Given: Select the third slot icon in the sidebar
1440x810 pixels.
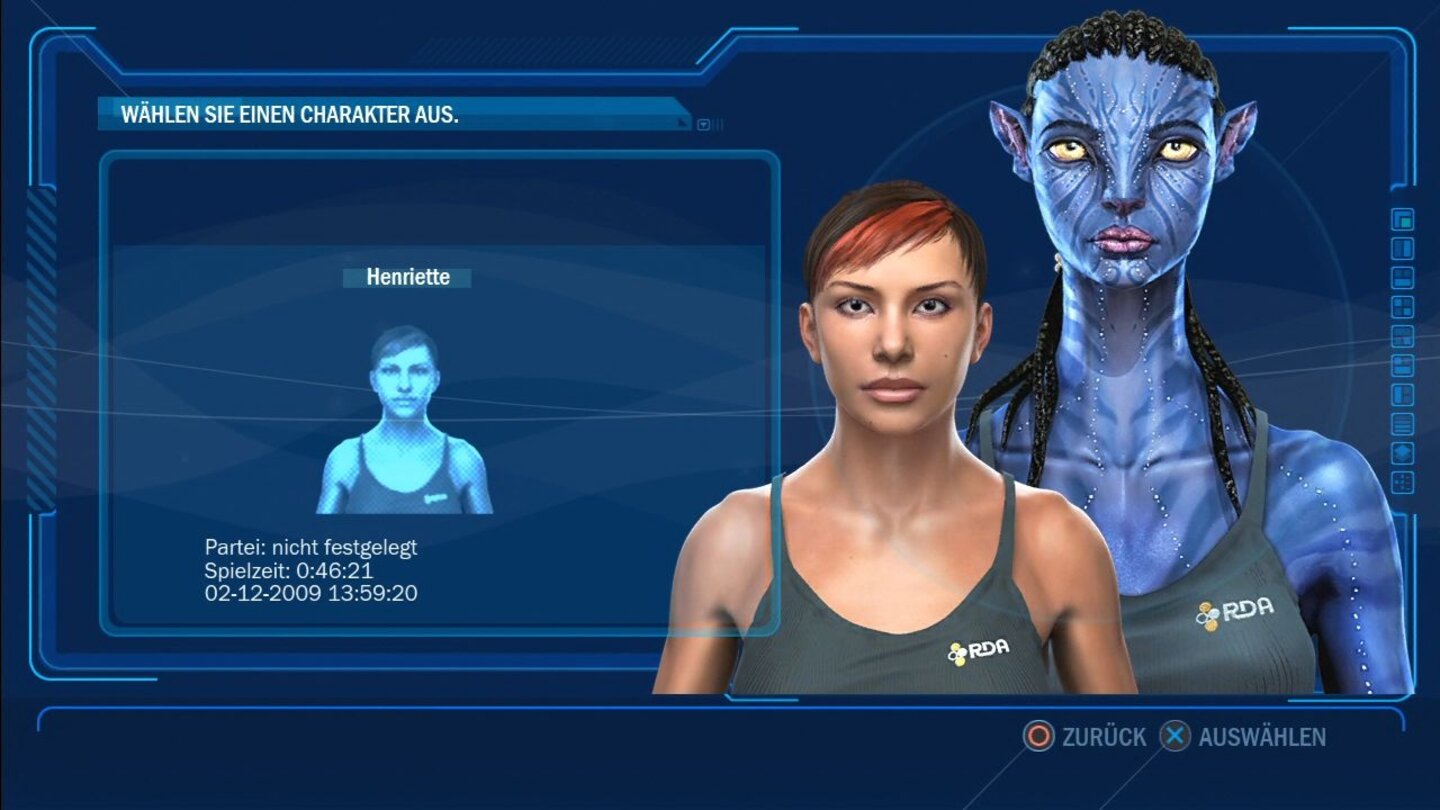Looking at the screenshot, I should click(x=1402, y=278).
